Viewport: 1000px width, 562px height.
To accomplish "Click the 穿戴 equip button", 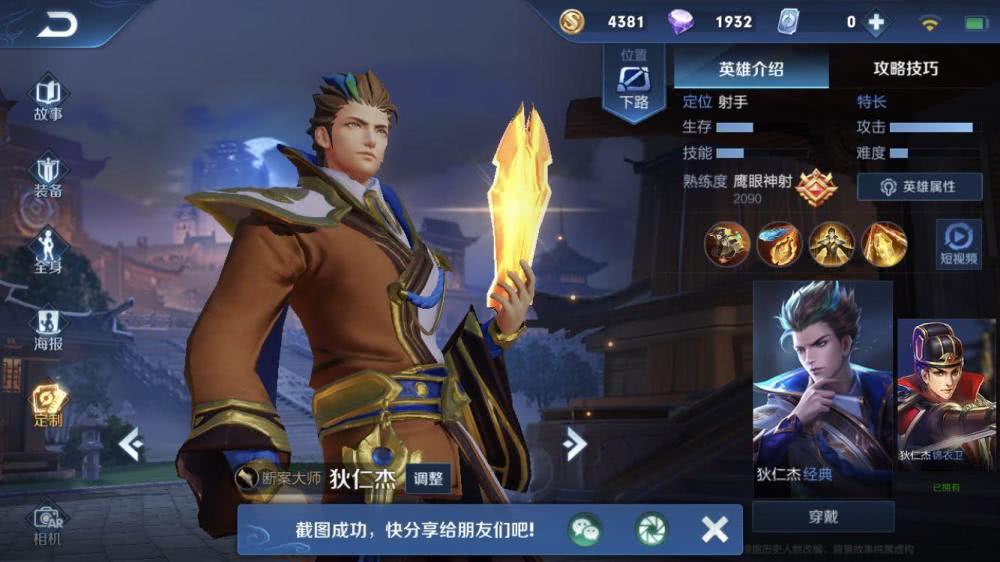I will (822, 517).
